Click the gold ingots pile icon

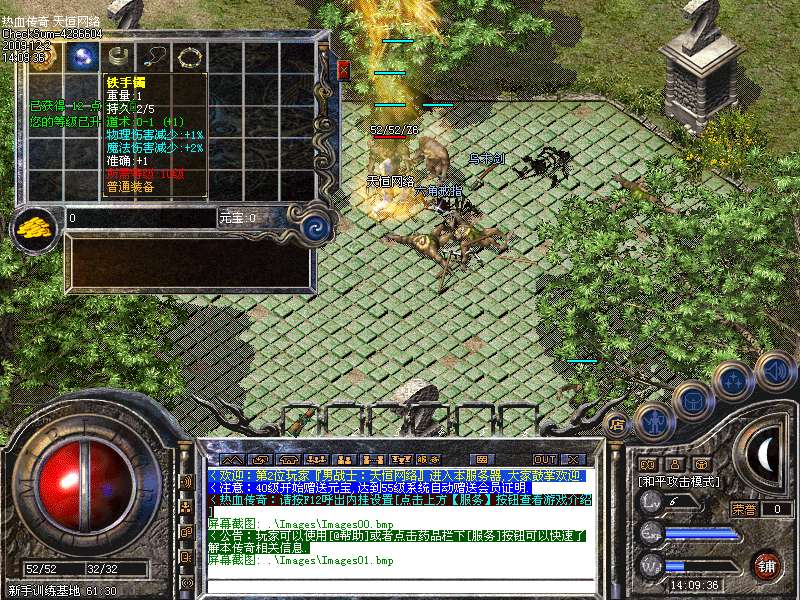pyautogui.click(x=36, y=227)
